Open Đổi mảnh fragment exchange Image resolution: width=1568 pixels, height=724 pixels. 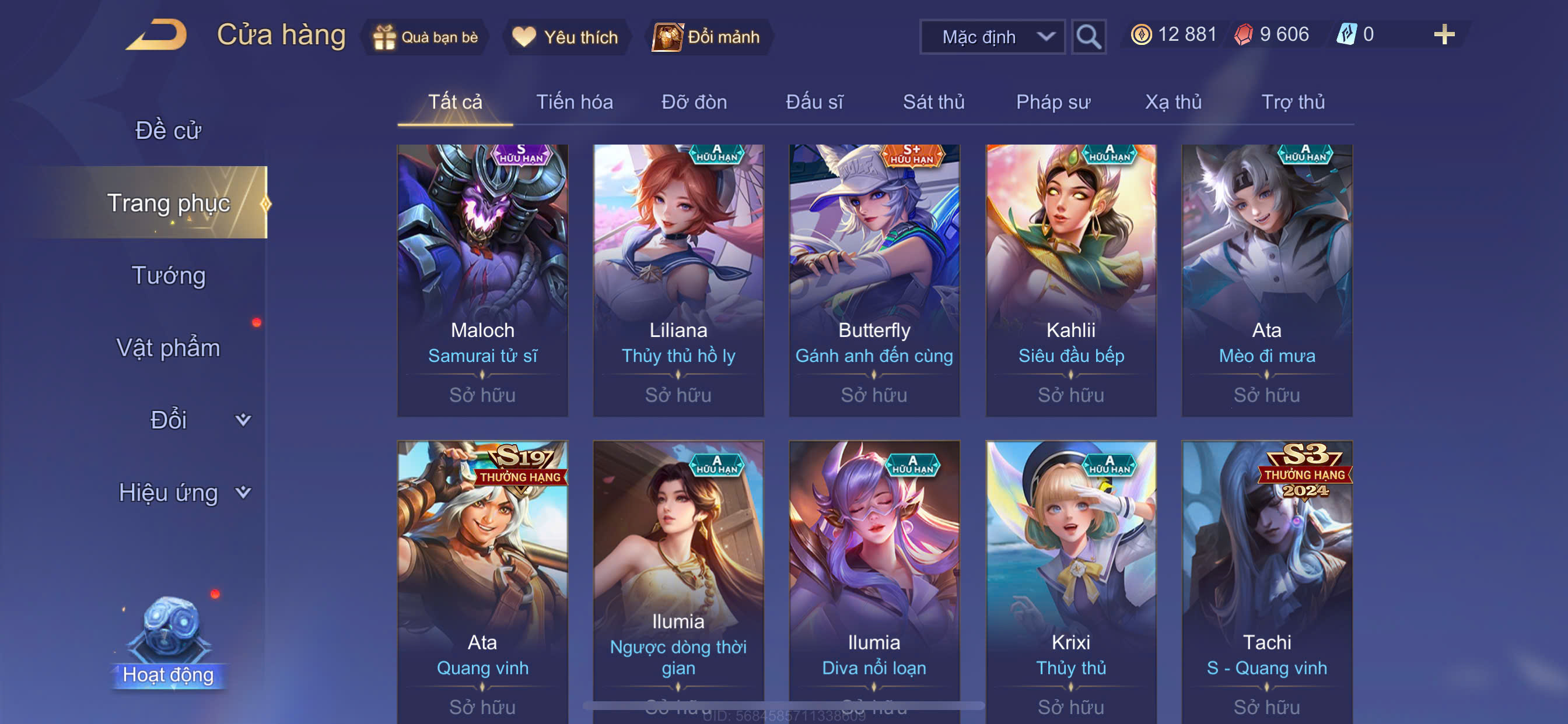[x=706, y=37]
